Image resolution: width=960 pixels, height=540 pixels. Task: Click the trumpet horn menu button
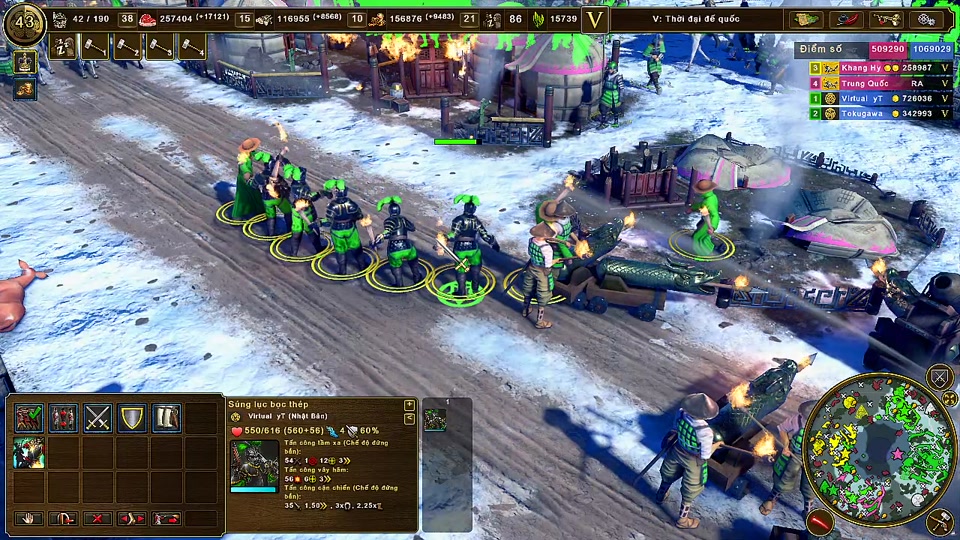[x=885, y=19]
